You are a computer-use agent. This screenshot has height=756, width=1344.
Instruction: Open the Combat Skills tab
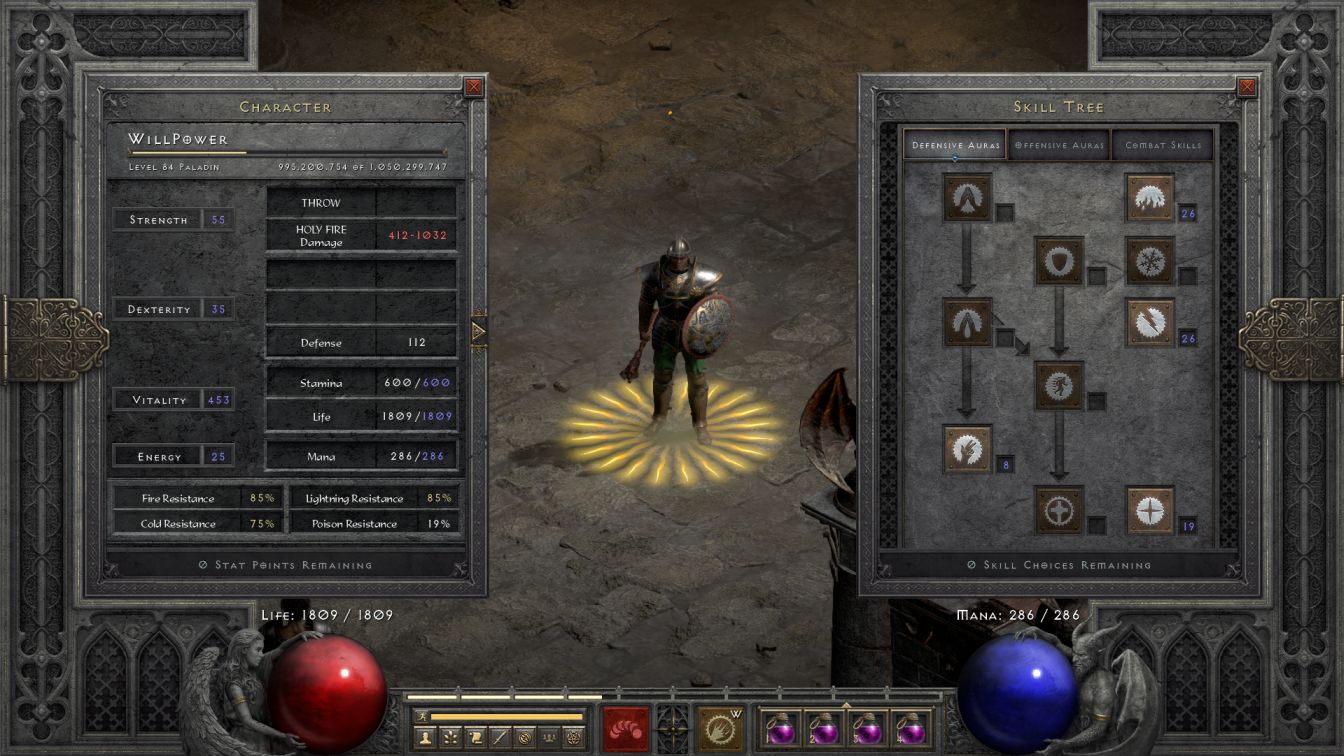1162,145
